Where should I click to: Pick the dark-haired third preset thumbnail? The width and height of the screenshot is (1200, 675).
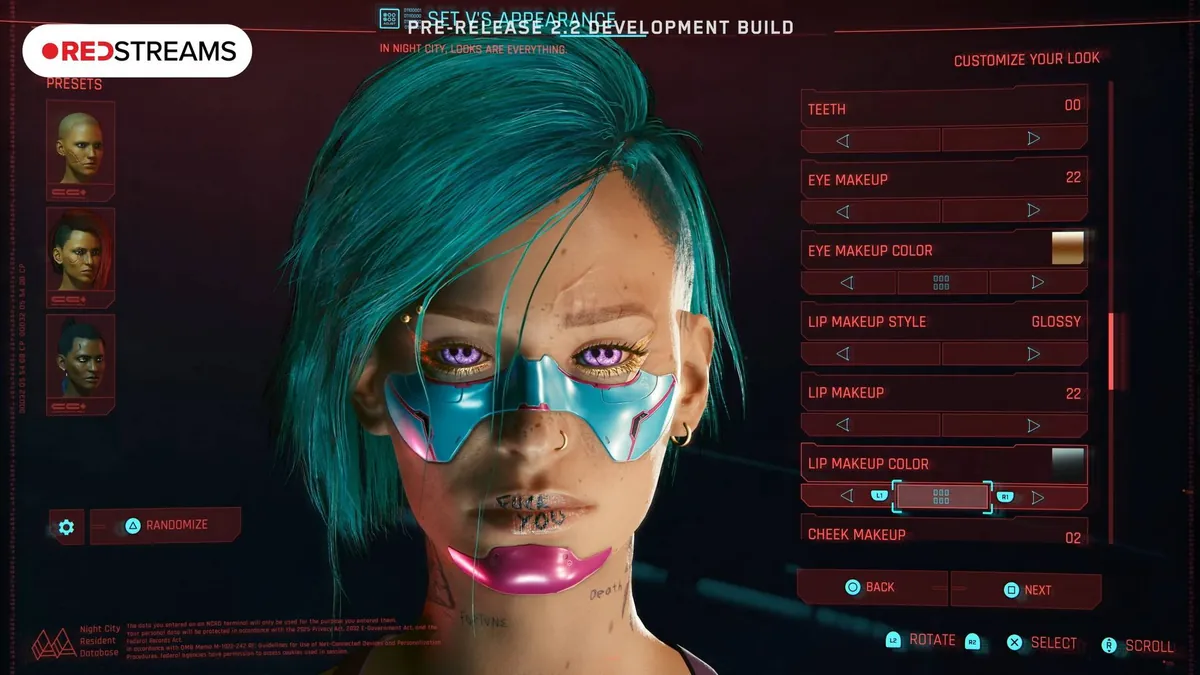point(80,360)
